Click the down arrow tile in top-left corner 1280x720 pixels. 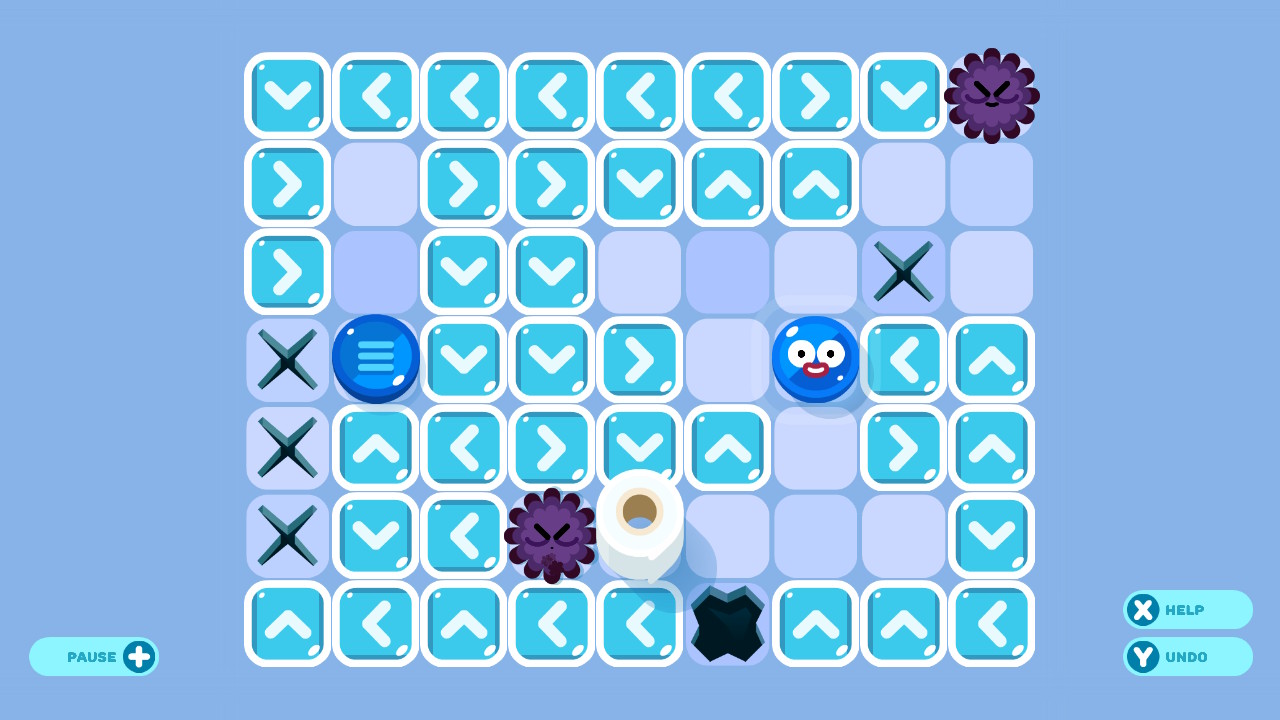pos(287,95)
